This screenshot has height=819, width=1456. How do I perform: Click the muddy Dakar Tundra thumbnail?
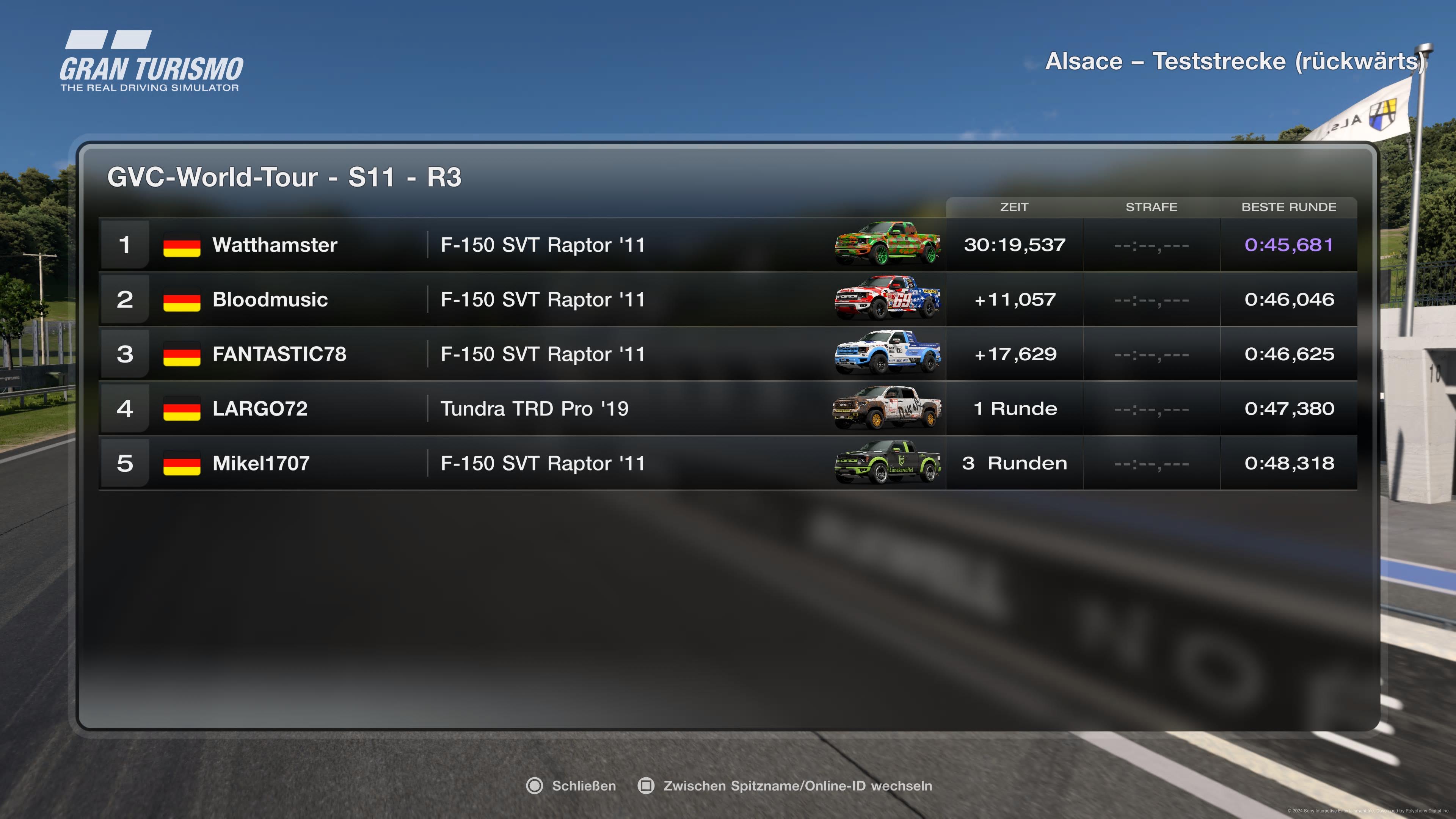coord(887,408)
